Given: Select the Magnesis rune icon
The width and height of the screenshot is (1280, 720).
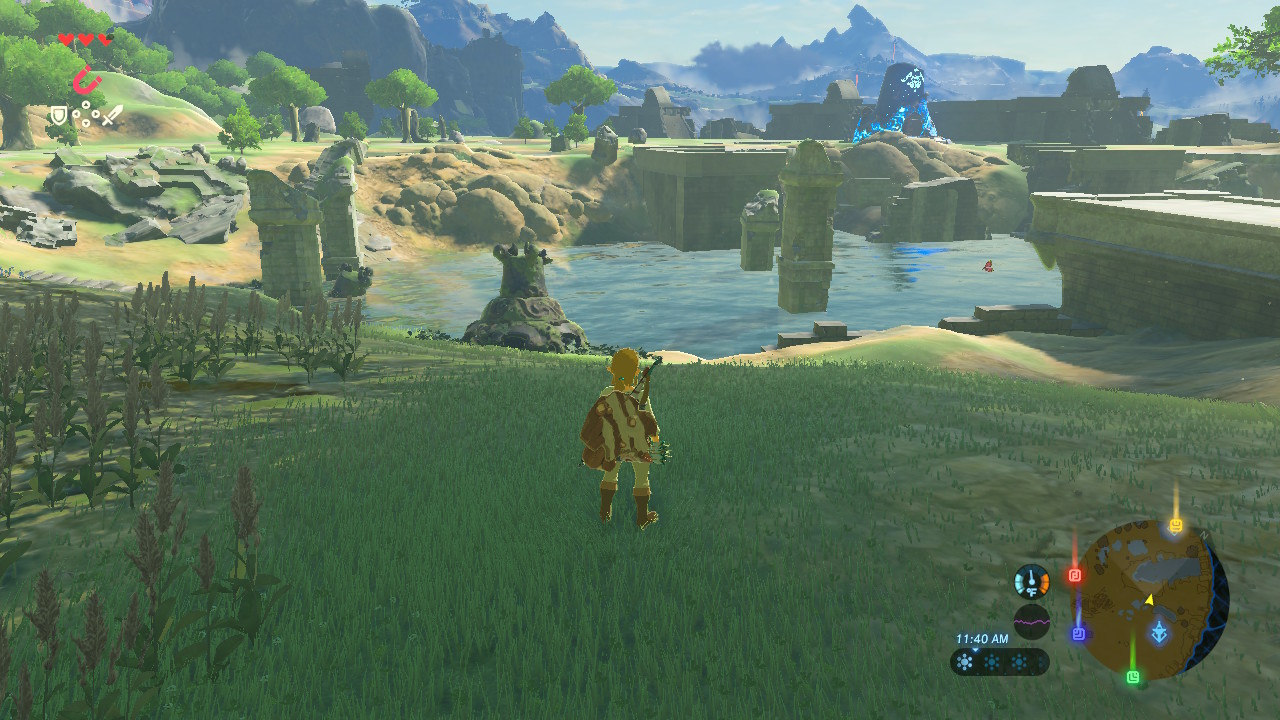Looking at the screenshot, I should click(88, 79).
